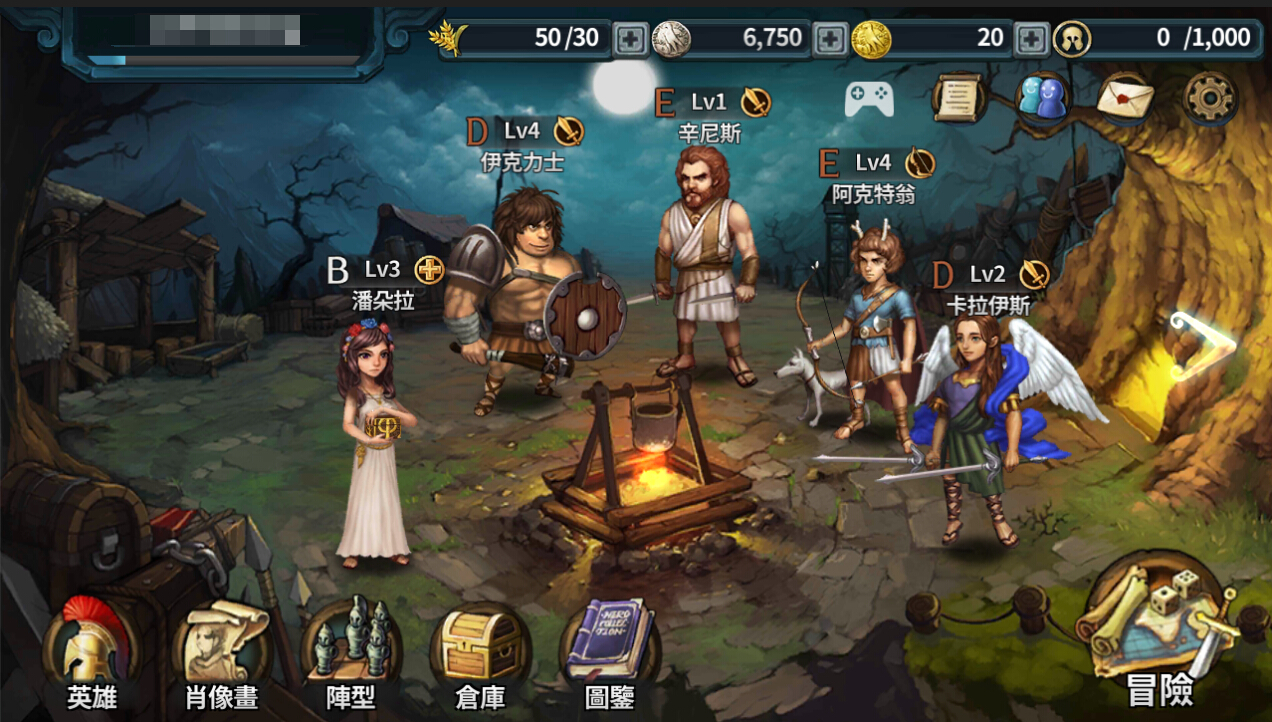Open the 肖像畫 portrait menu
The height and width of the screenshot is (722, 1272).
[221, 650]
